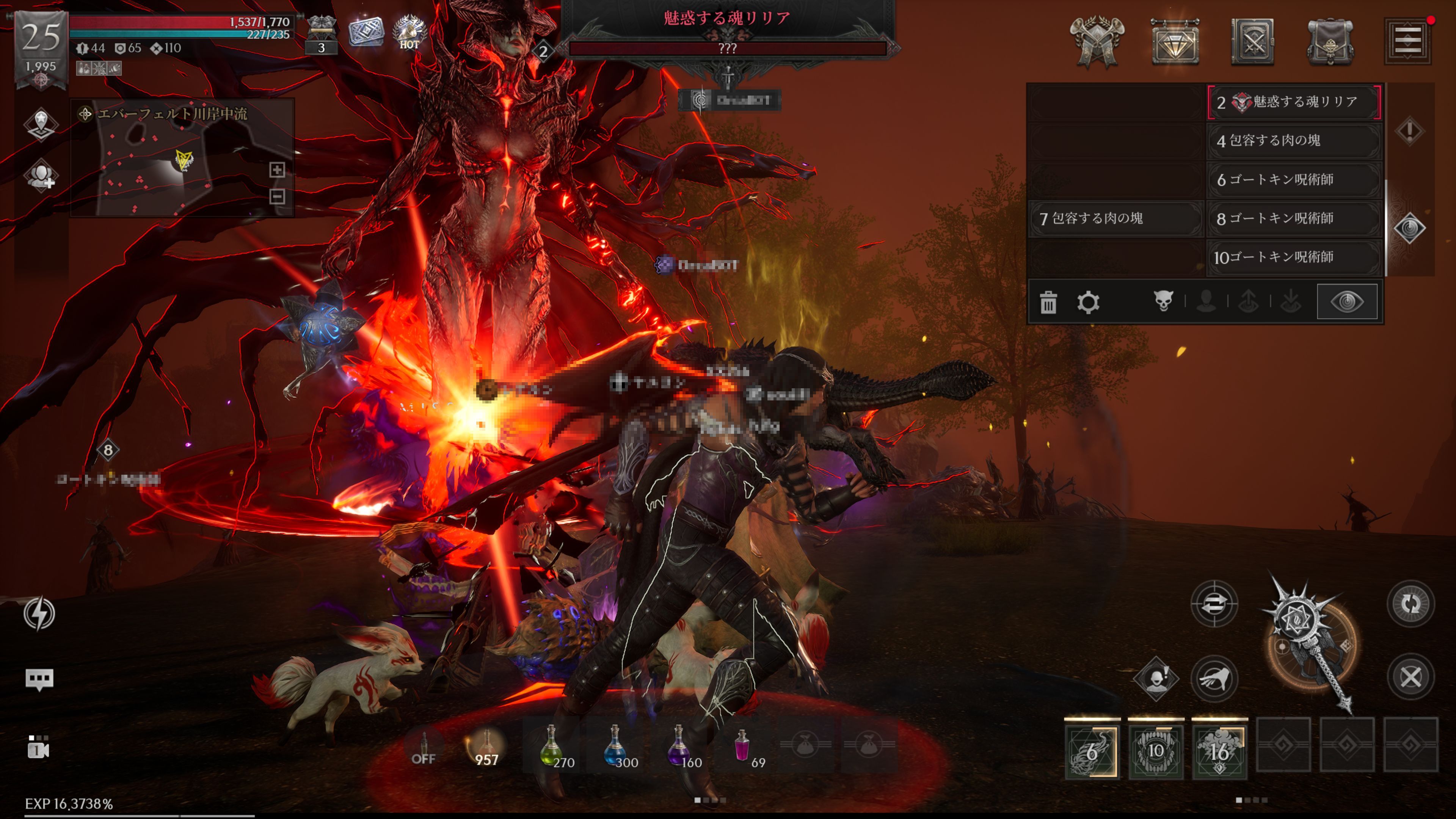Select target 6 ゴートキン呪術師
Screen dimensions: 1456x819
tap(1294, 180)
